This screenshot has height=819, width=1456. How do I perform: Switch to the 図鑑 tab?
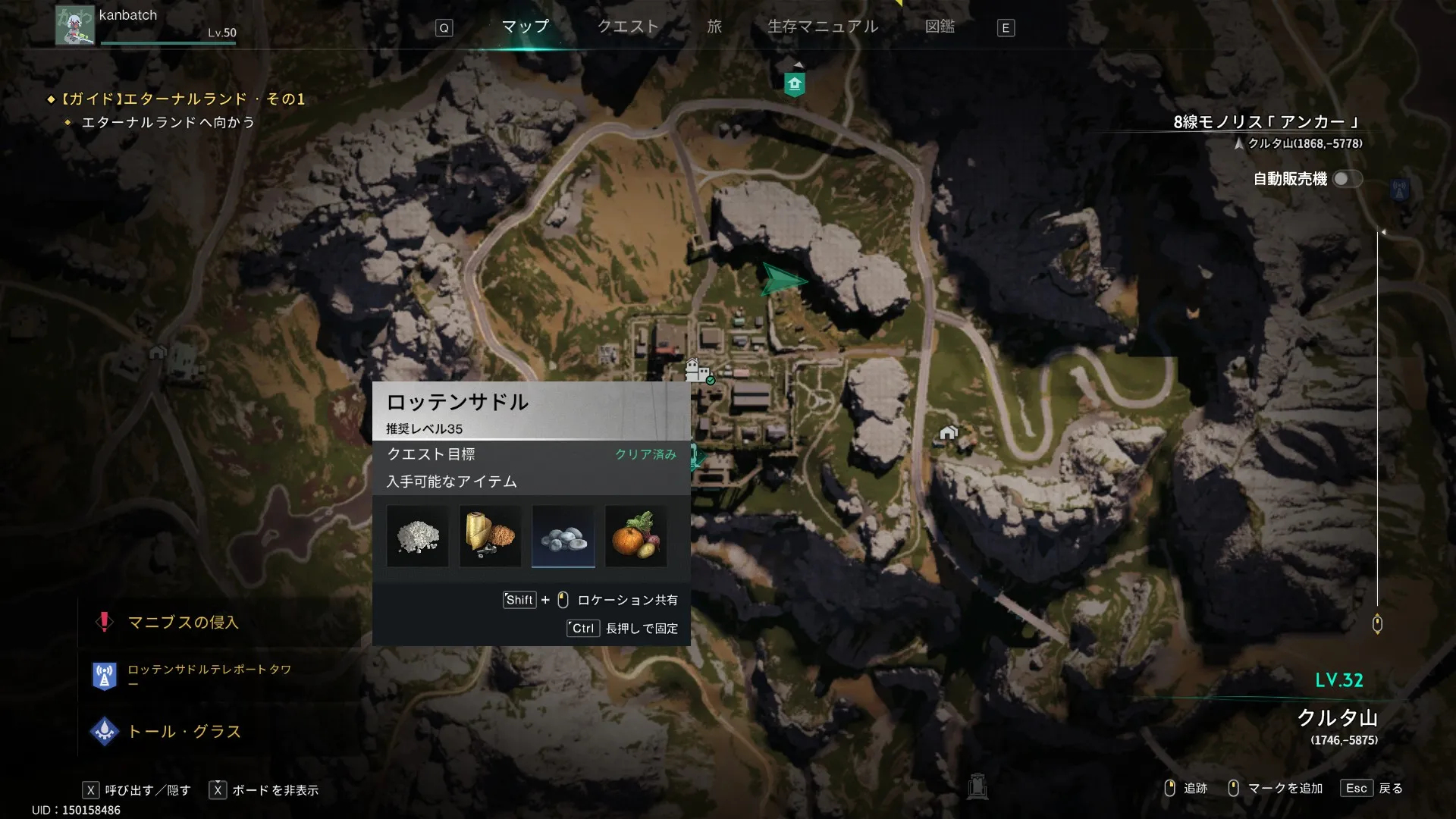[x=940, y=27]
